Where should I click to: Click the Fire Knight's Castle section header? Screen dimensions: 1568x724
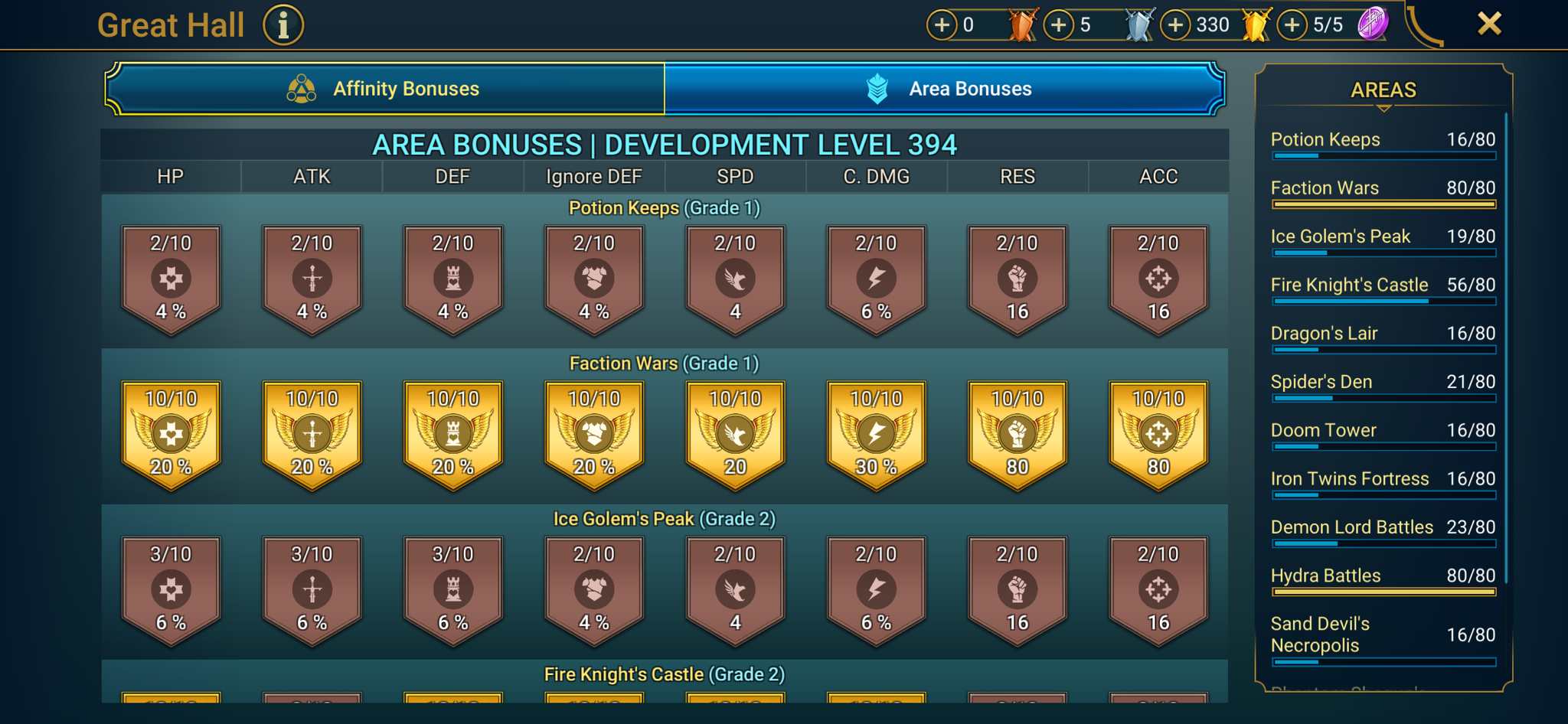pyautogui.click(x=664, y=673)
